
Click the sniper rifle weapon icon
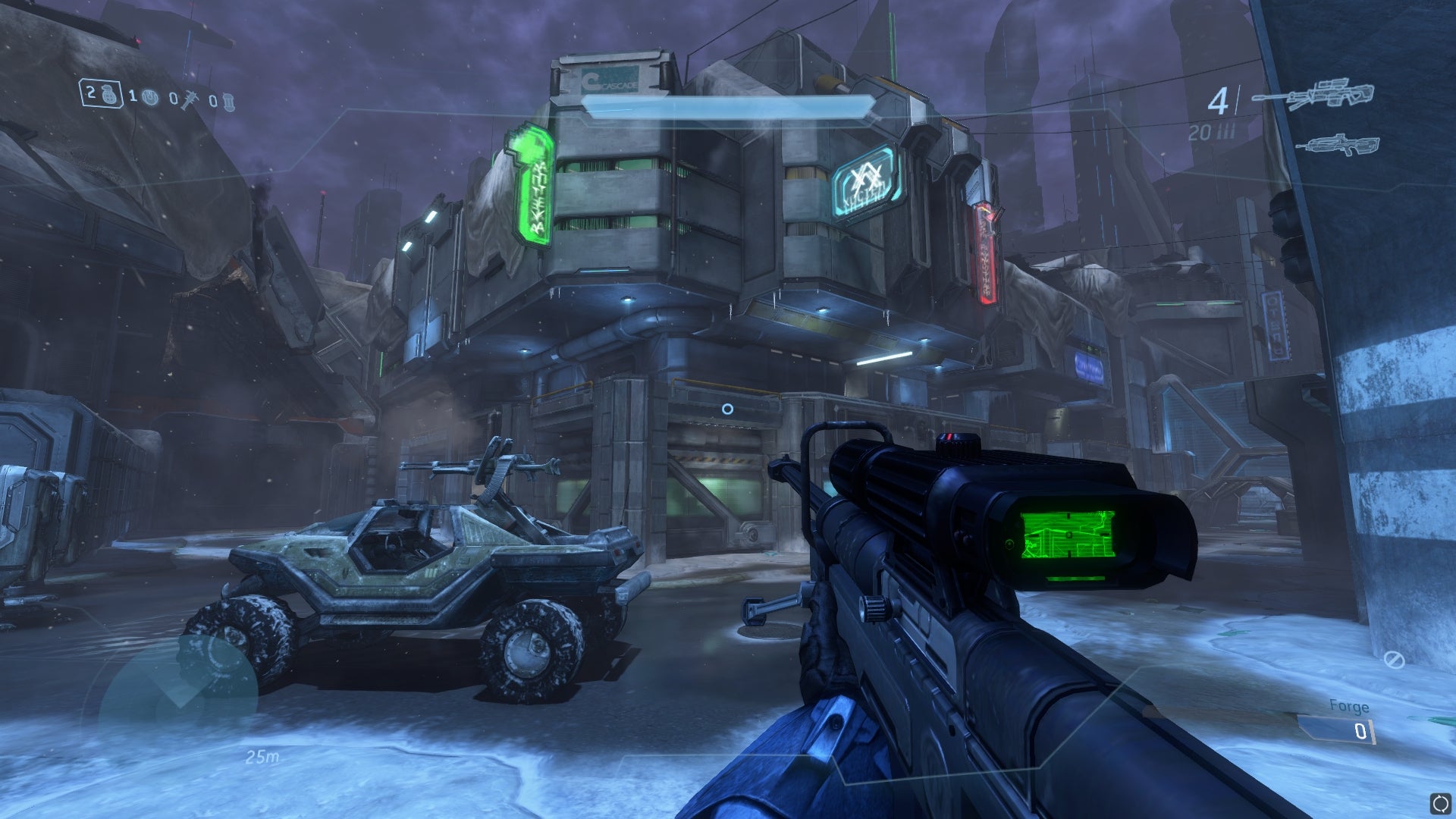tap(1313, 96)
